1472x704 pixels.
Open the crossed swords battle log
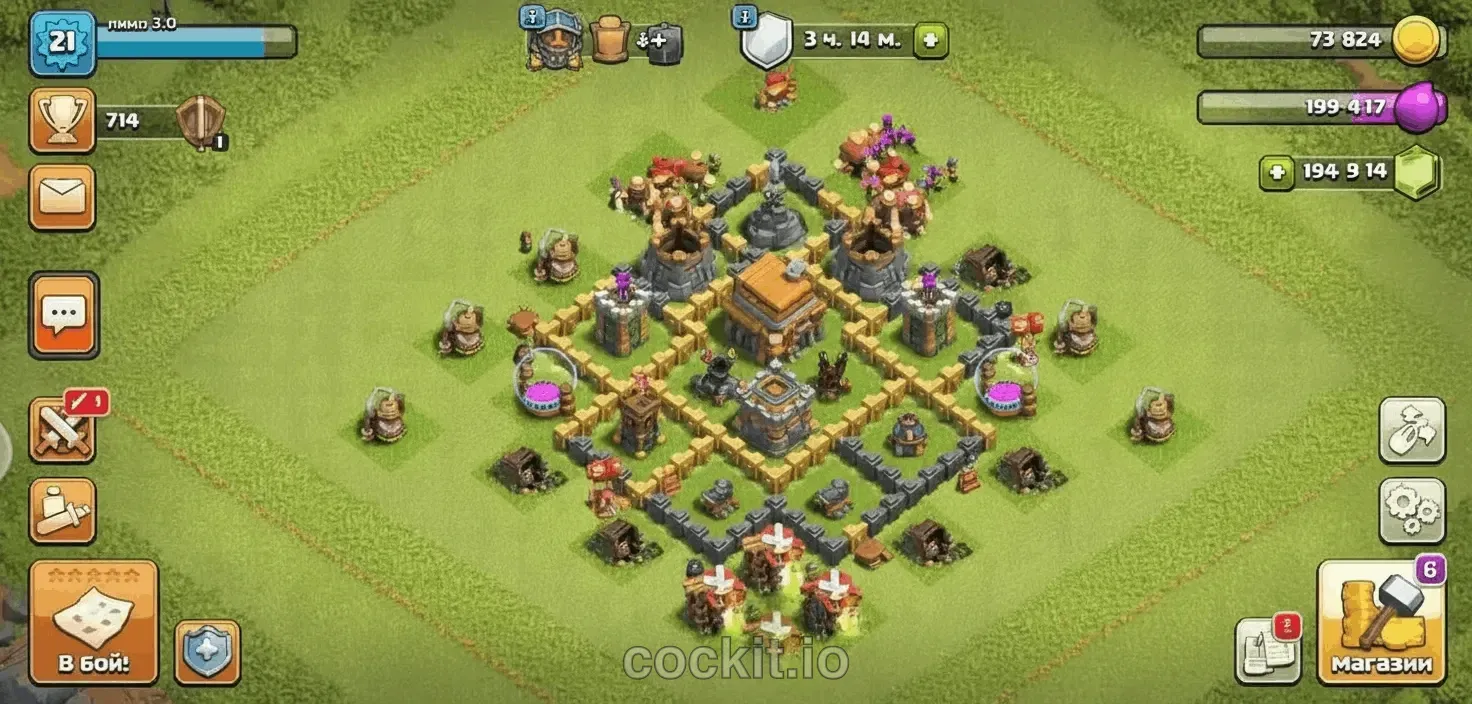62,430
